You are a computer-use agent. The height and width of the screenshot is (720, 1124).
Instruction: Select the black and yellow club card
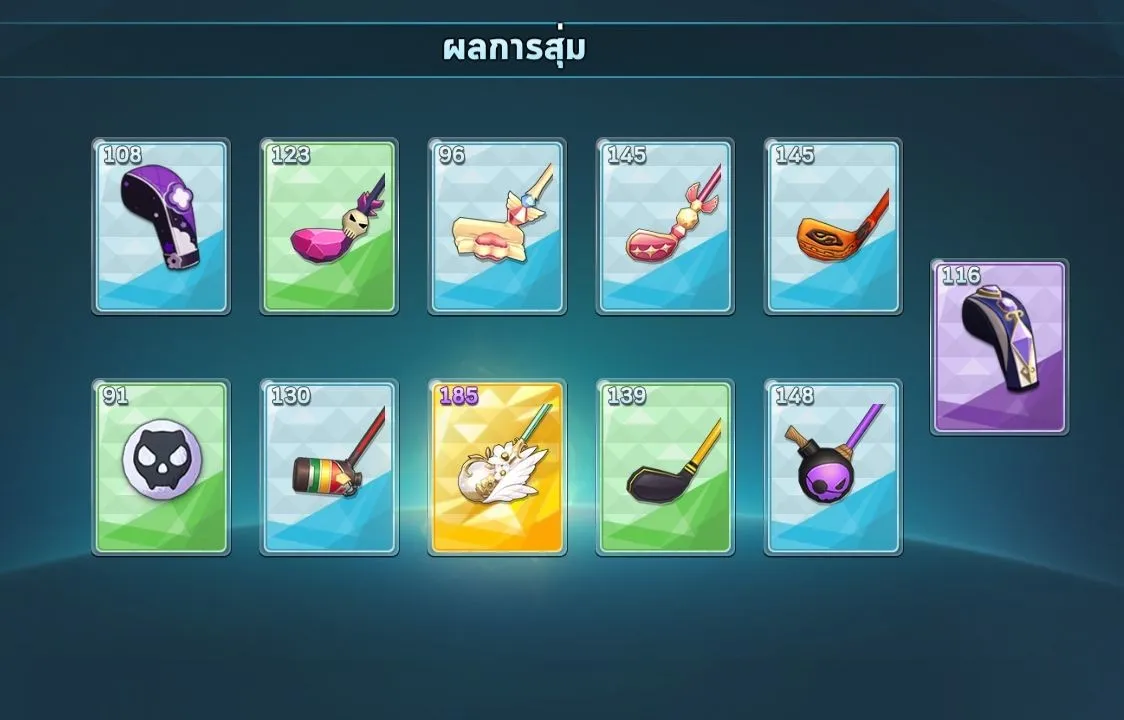tap(665, 467)
